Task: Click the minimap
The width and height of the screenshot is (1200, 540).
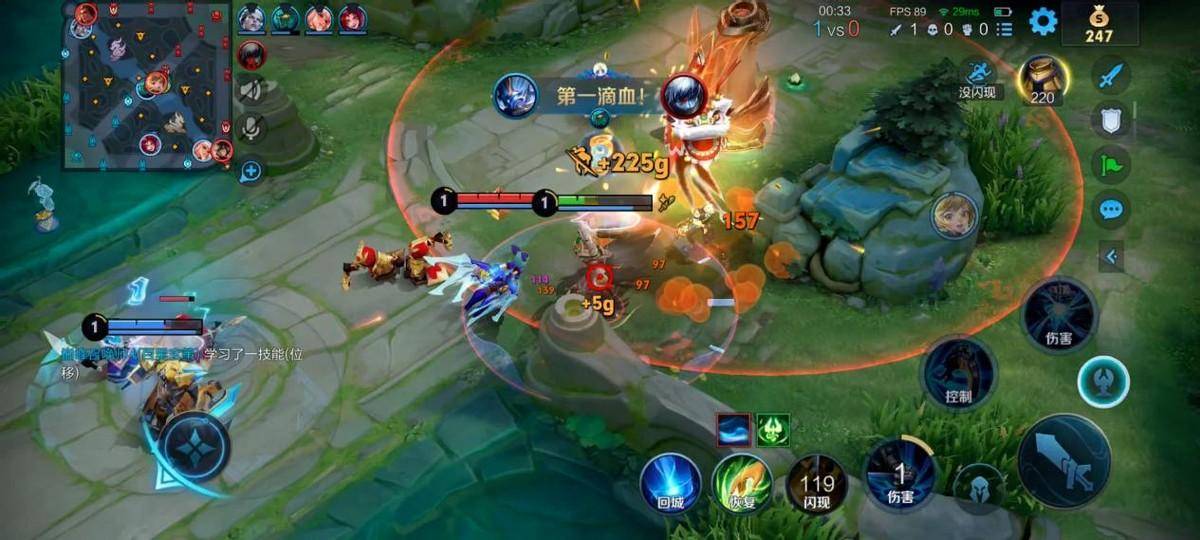Action: click(148, 85)
